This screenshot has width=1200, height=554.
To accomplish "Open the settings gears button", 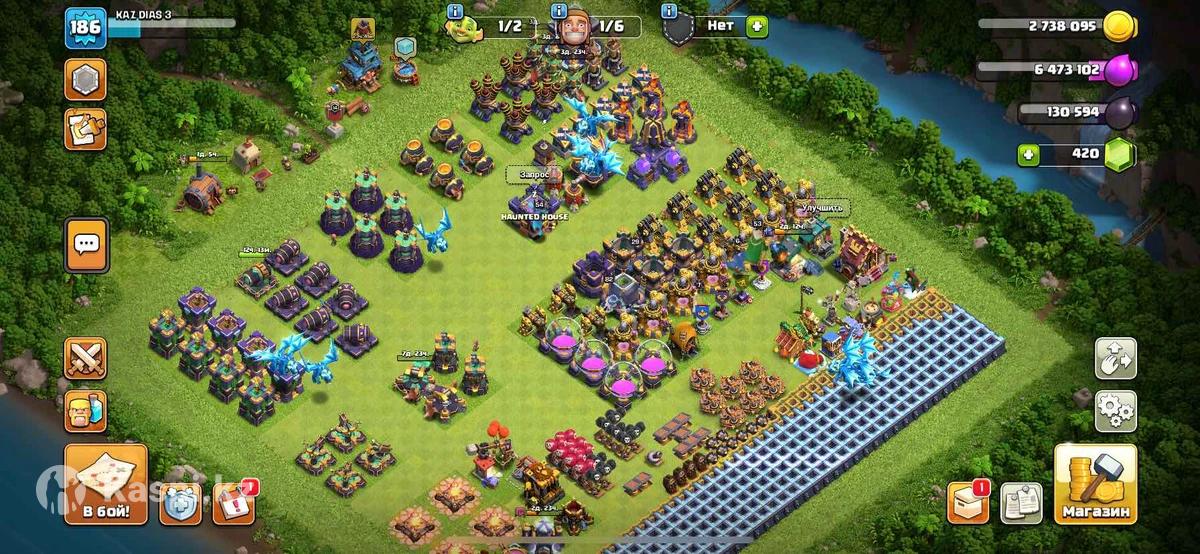I will pos(1115,410).
